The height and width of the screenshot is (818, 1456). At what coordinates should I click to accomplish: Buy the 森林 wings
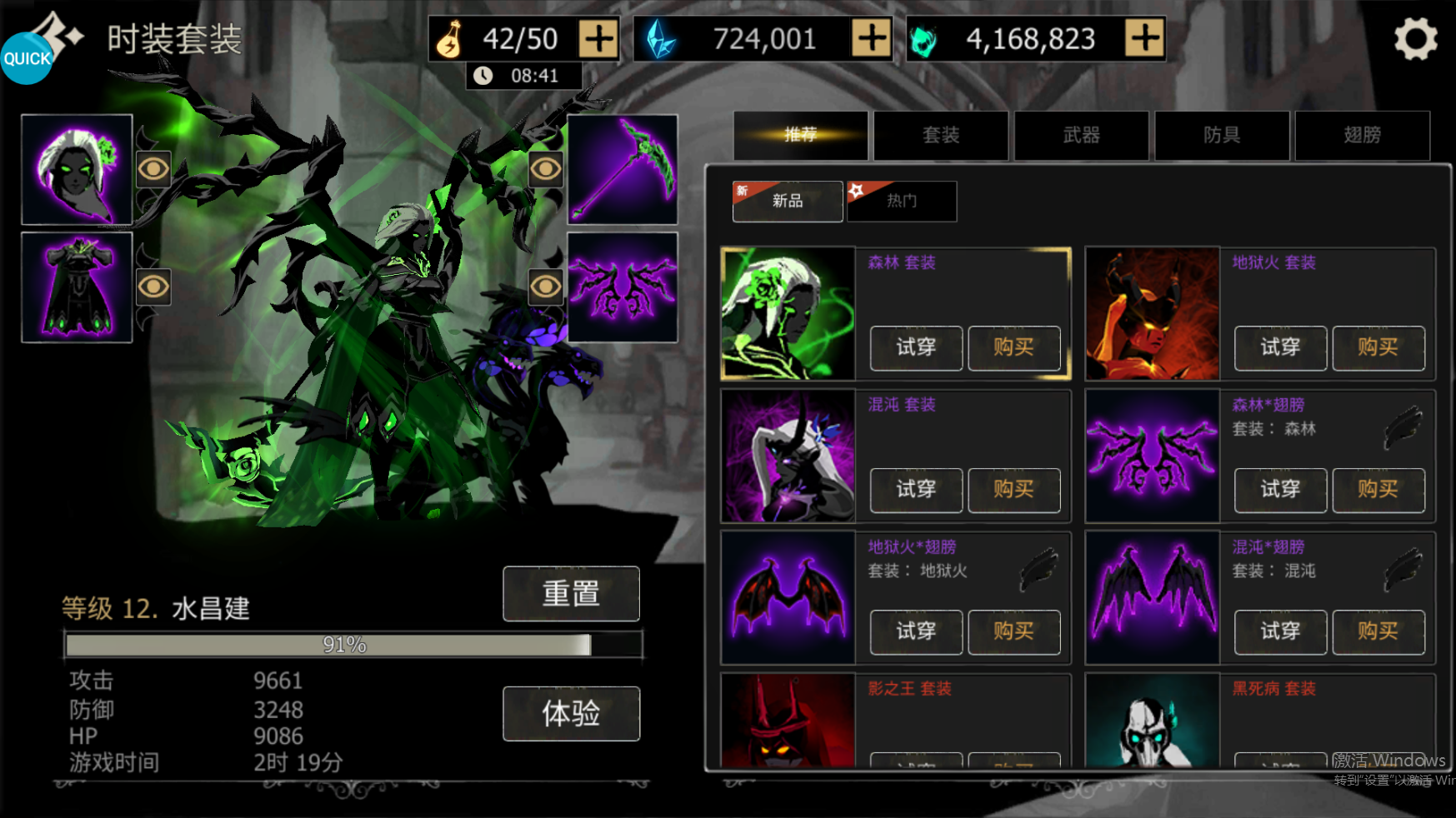coord(1378,490)
